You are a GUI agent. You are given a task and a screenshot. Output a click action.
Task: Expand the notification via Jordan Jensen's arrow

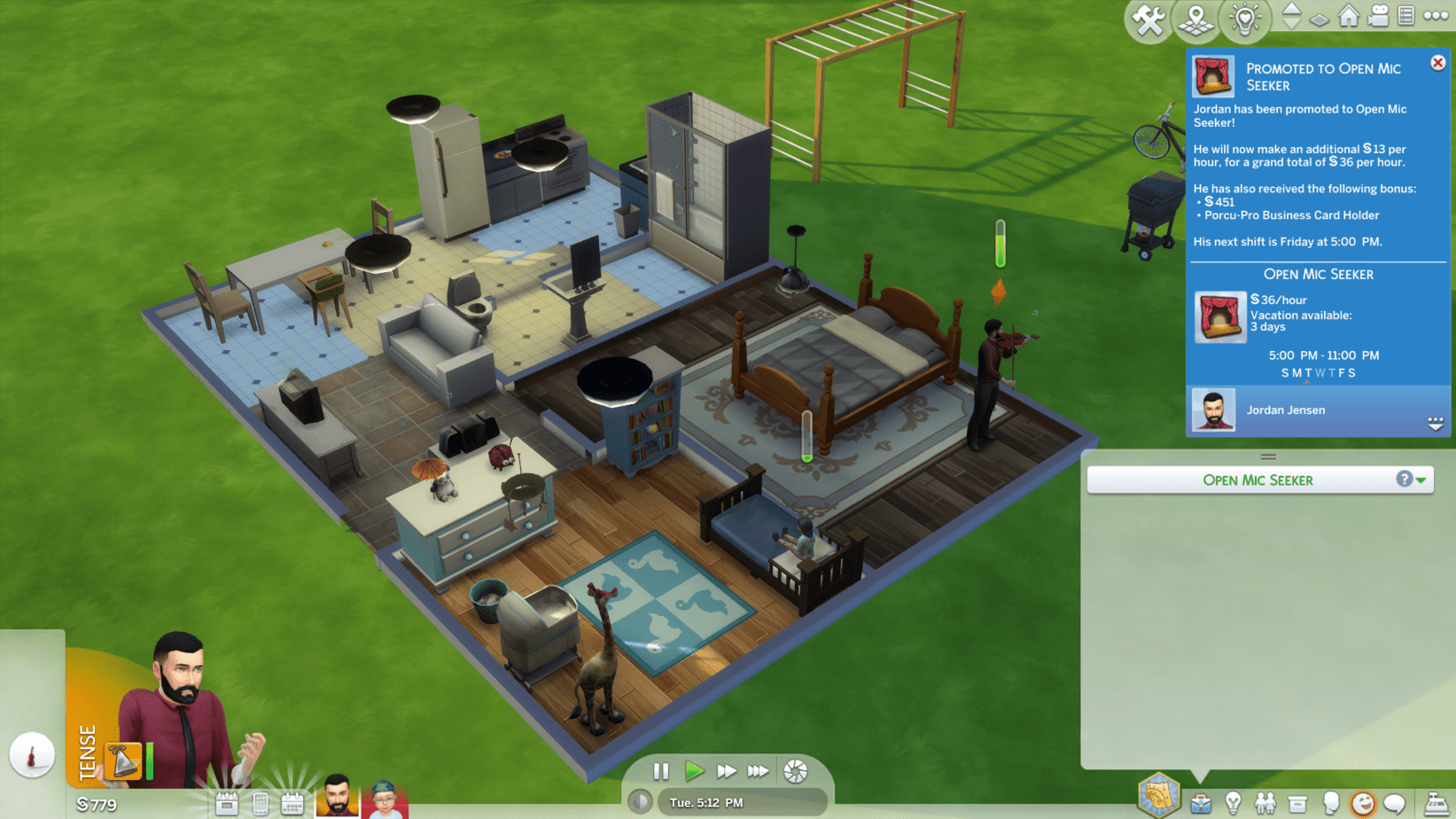click(1436, 424)
